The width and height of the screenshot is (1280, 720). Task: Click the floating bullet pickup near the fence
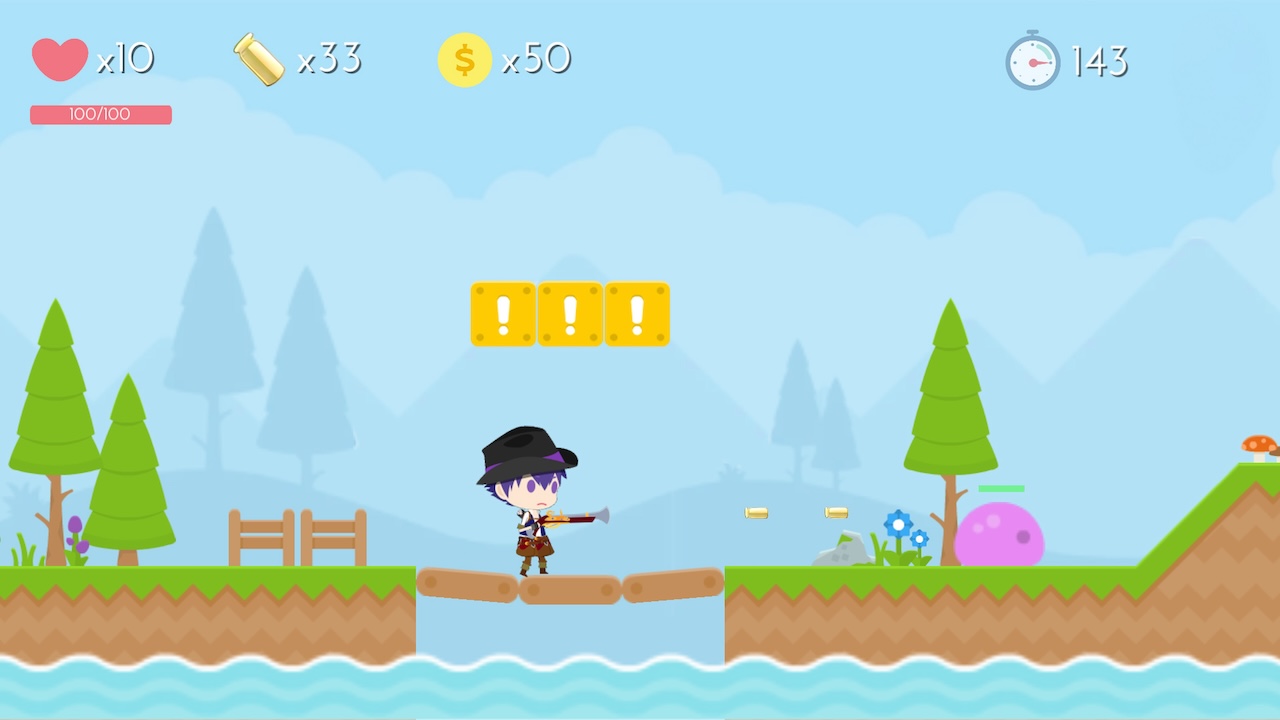pos(757,512)
